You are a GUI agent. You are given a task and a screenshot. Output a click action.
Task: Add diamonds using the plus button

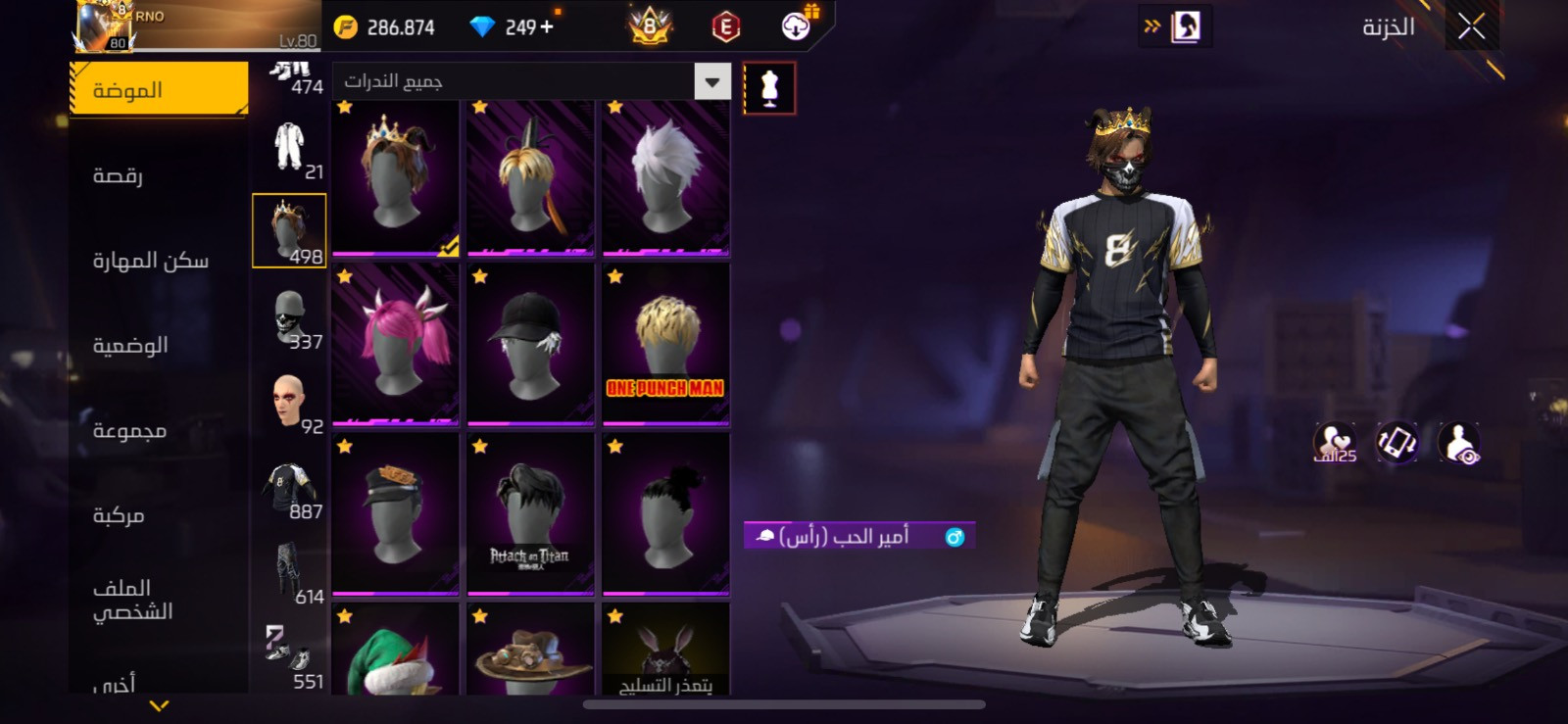pos(547,27)
